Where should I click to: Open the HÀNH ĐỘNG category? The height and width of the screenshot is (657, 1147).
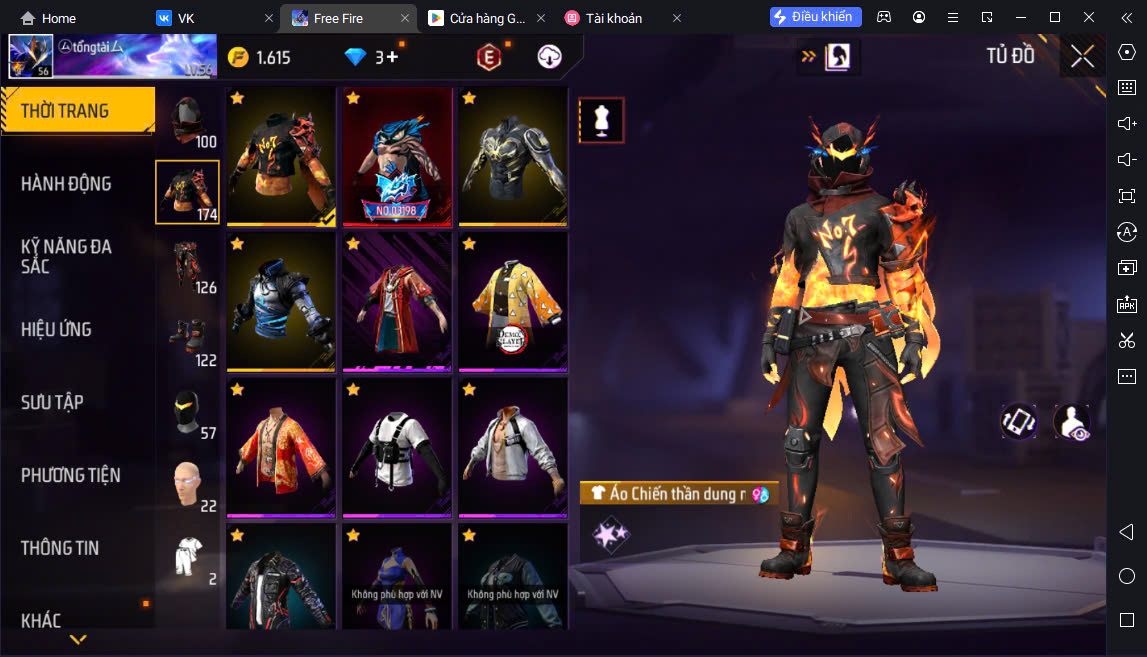pyautogui.click(x=66, y=184)
